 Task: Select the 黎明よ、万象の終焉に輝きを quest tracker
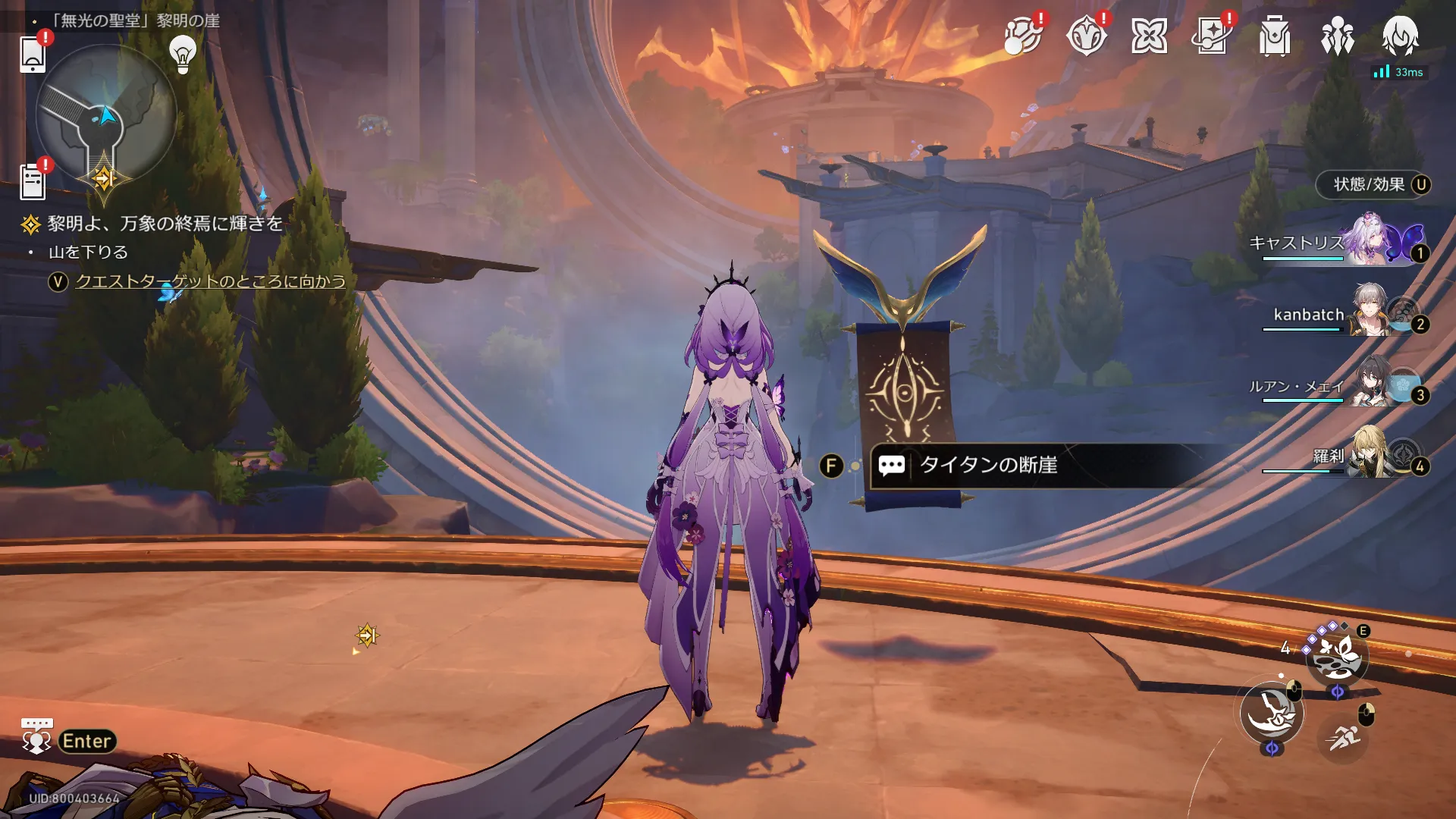(165, 224)
